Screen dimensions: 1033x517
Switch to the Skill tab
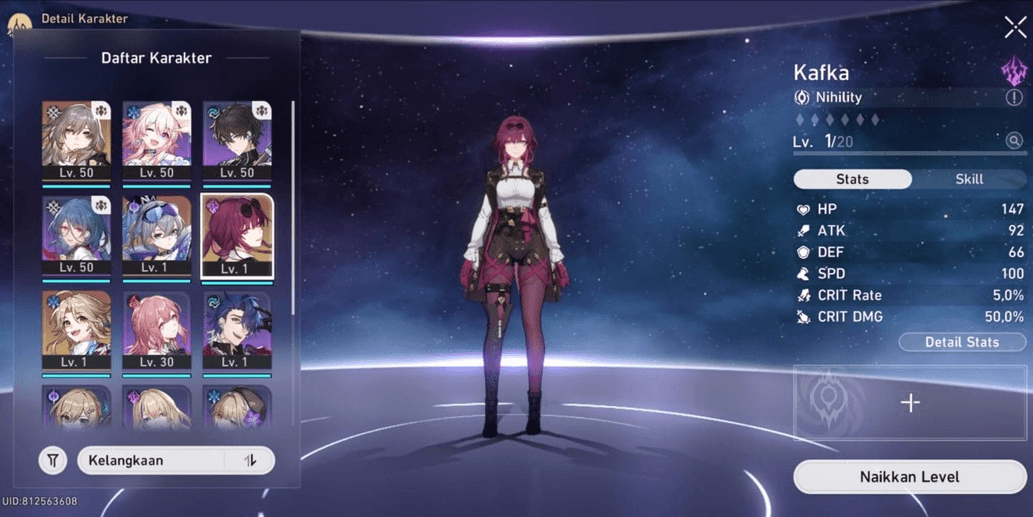[x=969, y=179]
